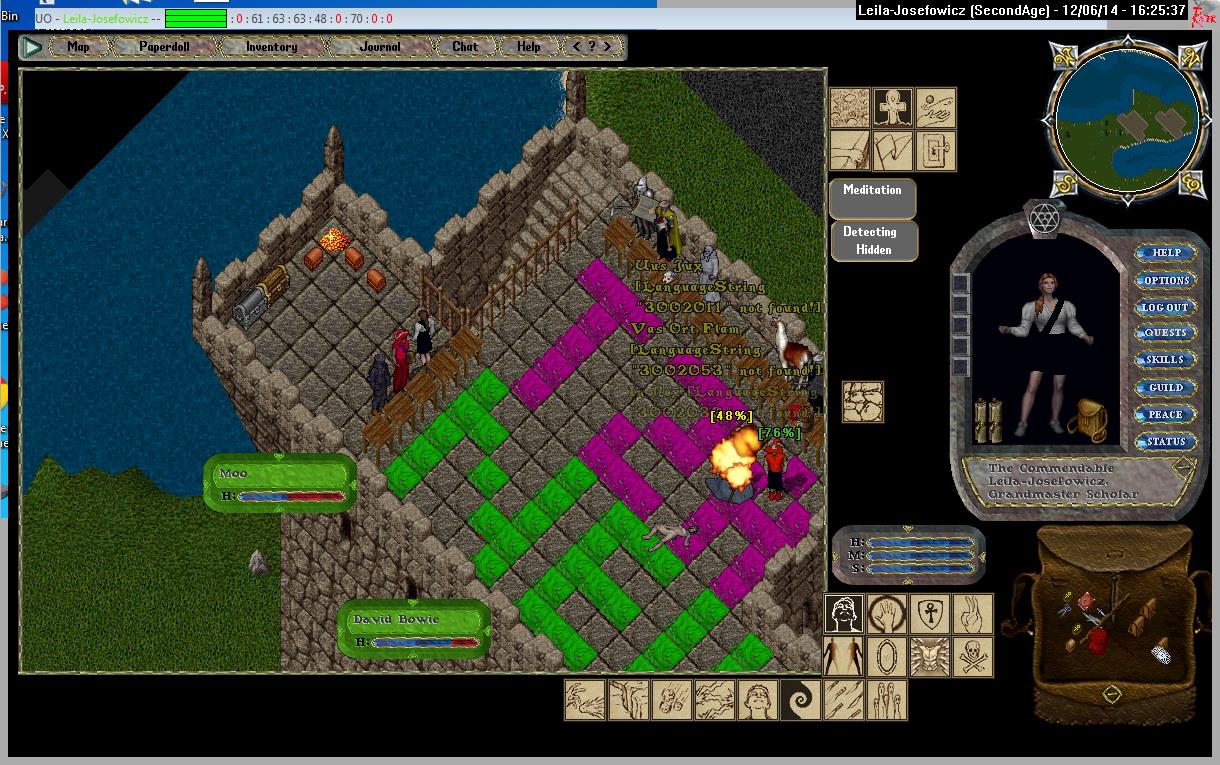Select the ankh shield spell icon
Viewport: 1220px width, 765px height.
coord(930,614)
